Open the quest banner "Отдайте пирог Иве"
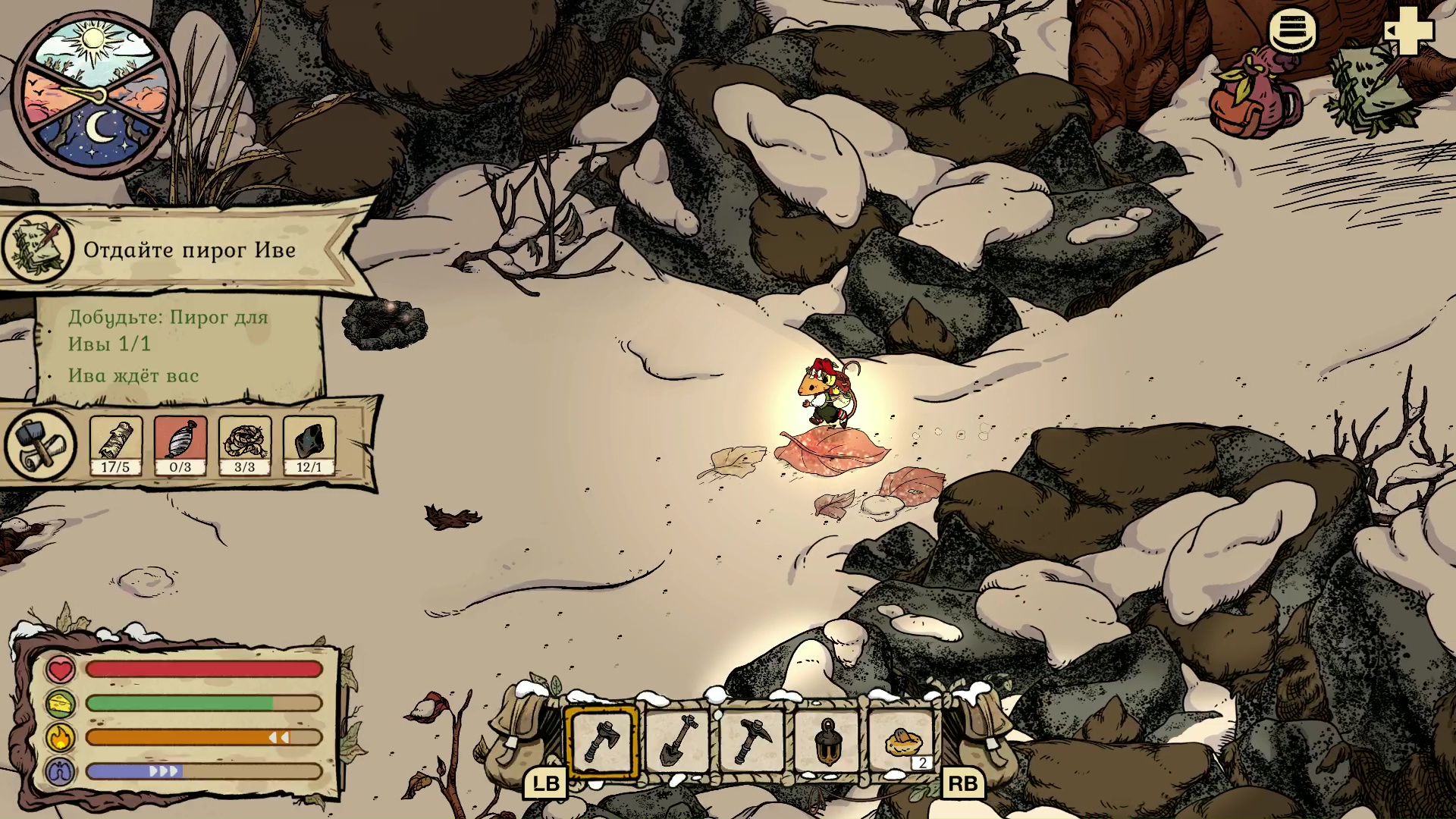The image size is (1456, 819). pyautogui.click(x=188, y=249)
